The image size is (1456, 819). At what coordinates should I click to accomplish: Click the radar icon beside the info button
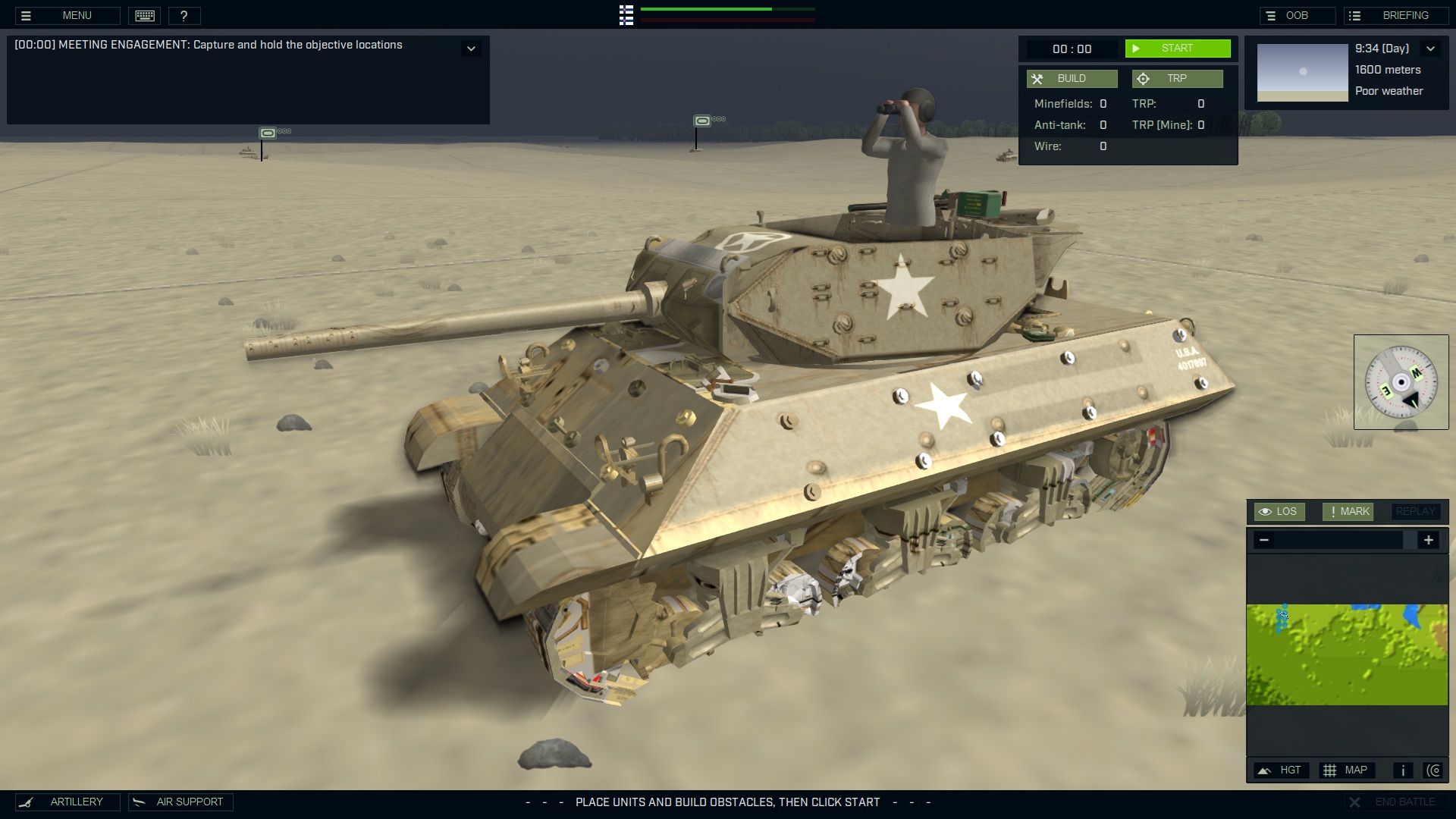pyautogui.click(x=1436, y=770)
